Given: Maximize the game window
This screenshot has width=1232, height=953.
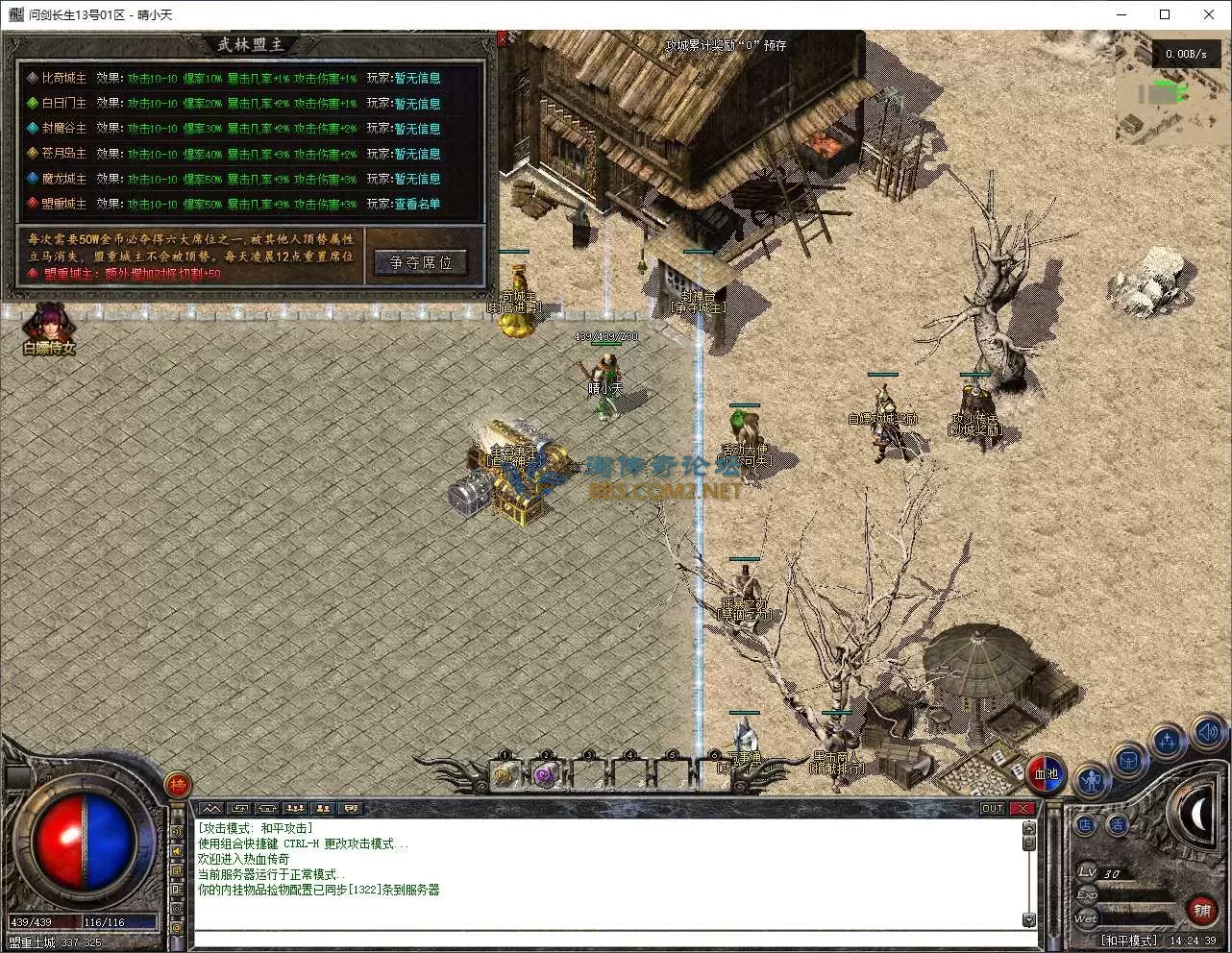Looking at the screenshot, I should click(1165, 14).
